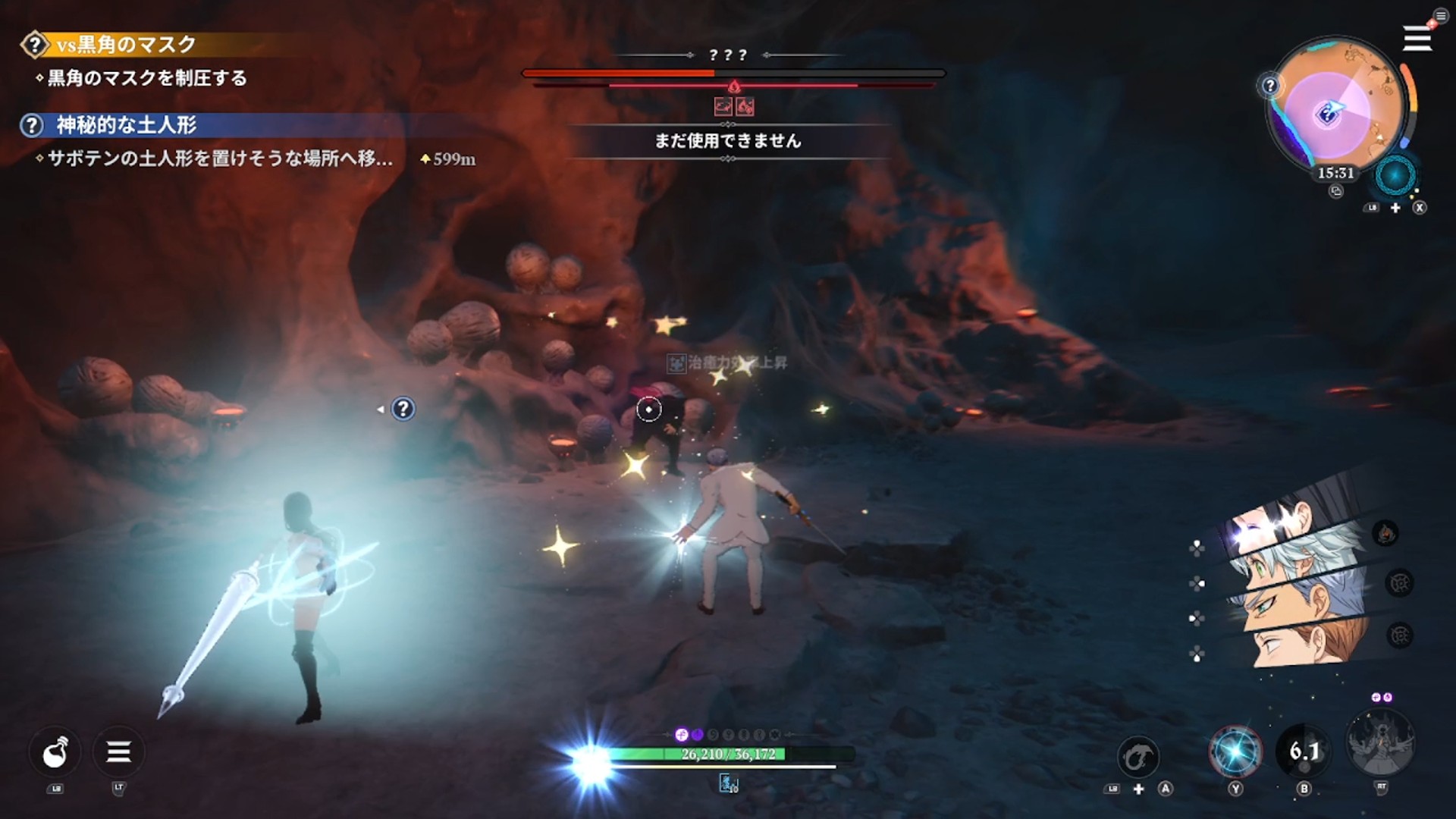
Task: Click the flame icon beside top portrait
Action: tap(1385, 533)
